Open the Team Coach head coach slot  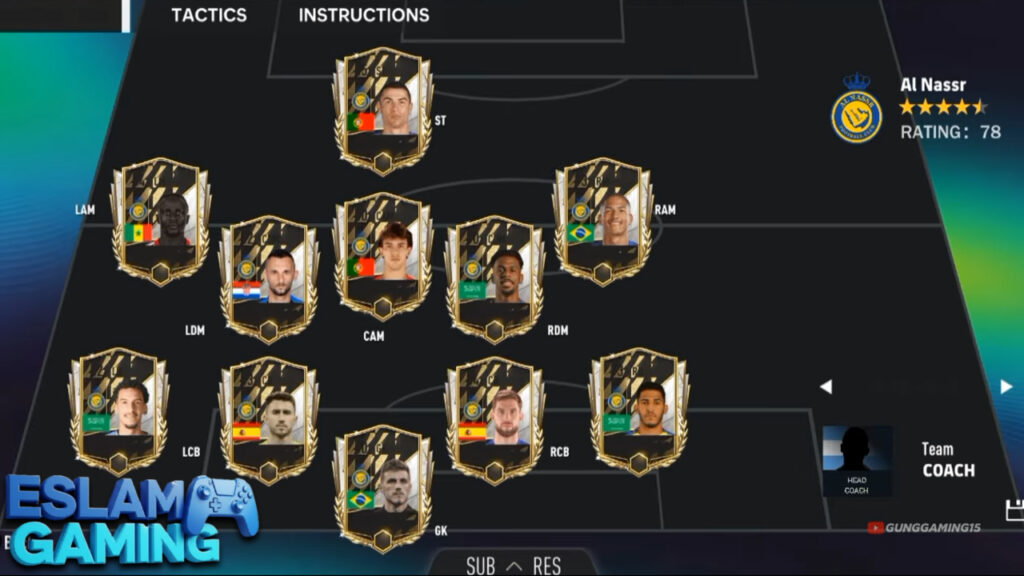pyautogui.click(x=857, y=461)
